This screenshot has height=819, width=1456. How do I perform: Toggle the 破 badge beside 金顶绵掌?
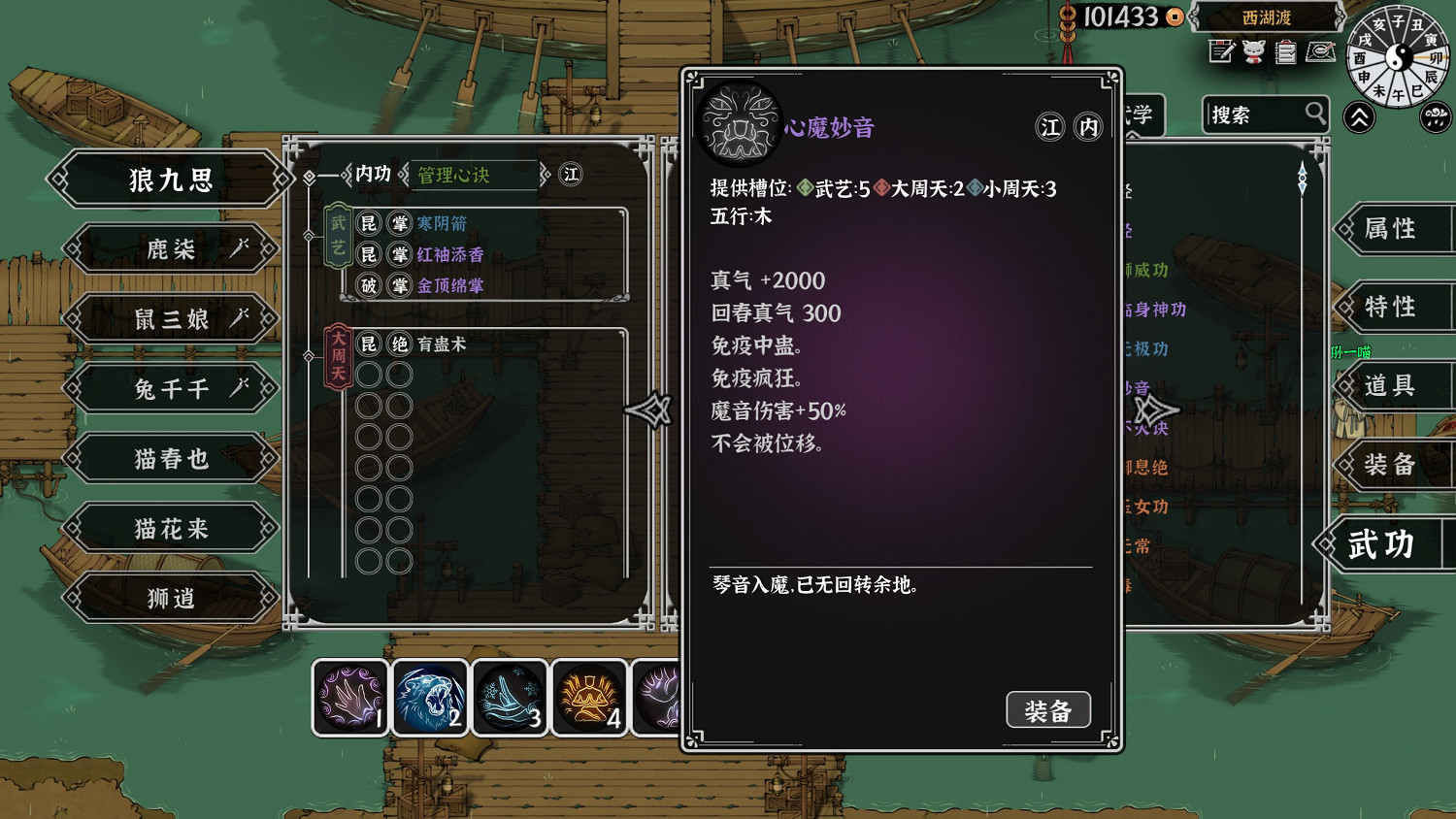pos(367,285)
